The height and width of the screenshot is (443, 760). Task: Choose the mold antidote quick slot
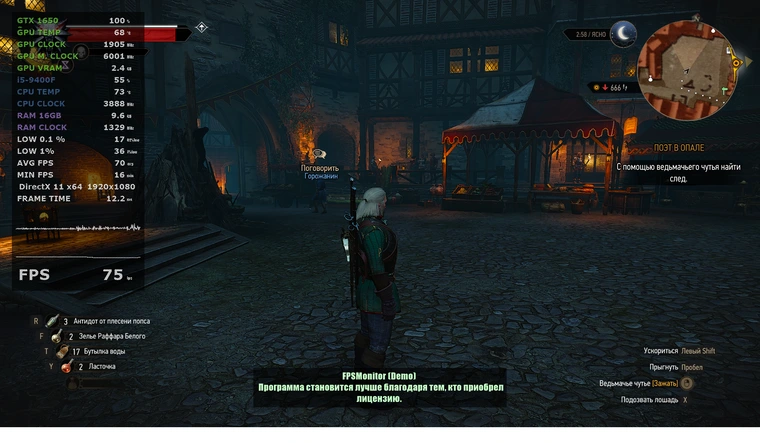coord(52,321)
